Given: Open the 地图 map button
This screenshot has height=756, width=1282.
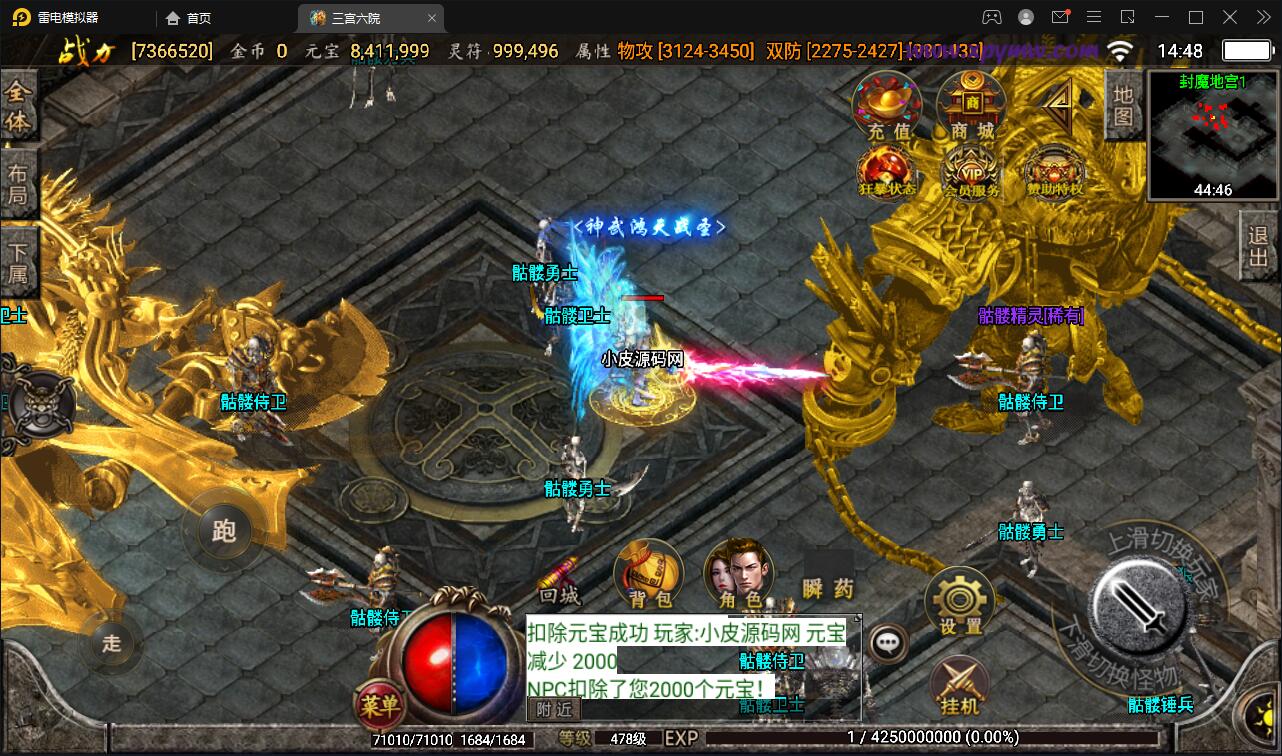Looking at the screenshot, I should (1123, 106).
